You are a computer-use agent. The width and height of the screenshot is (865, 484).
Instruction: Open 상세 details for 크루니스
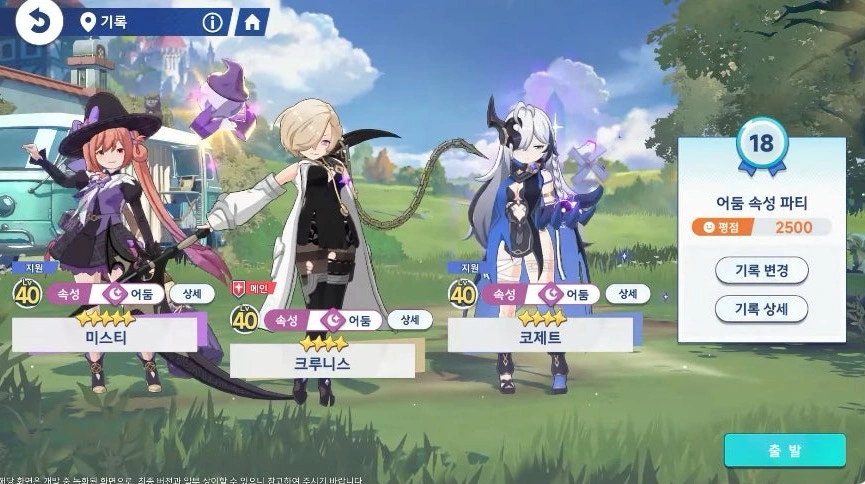click(410, 320)
